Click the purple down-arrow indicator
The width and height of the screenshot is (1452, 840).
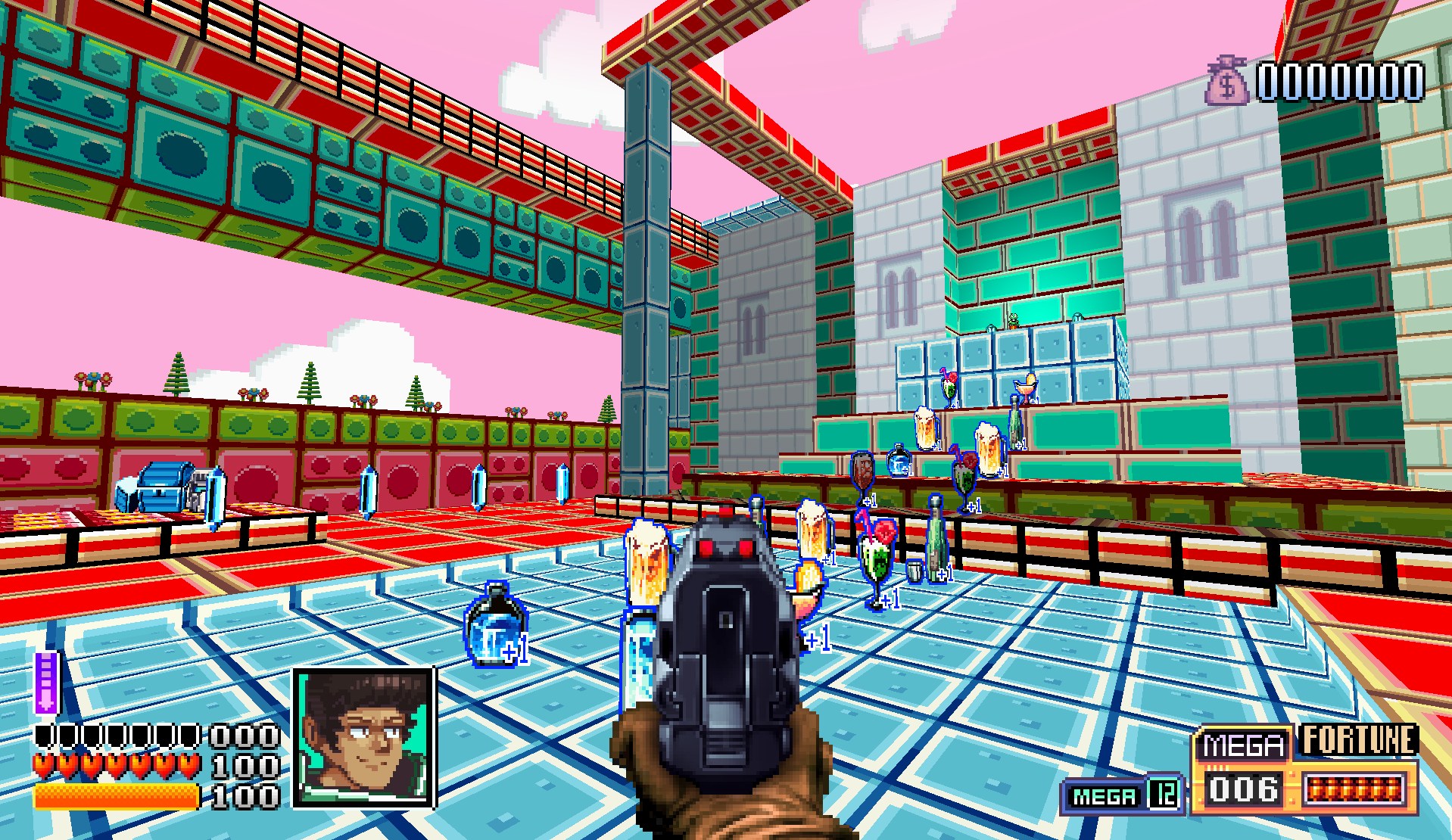coord(46,683)
